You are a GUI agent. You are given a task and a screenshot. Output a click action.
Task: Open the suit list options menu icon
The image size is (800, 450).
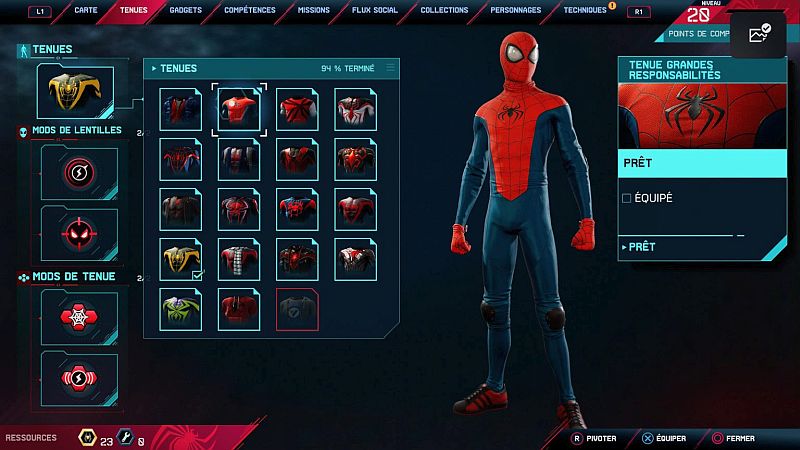point(390,68)
